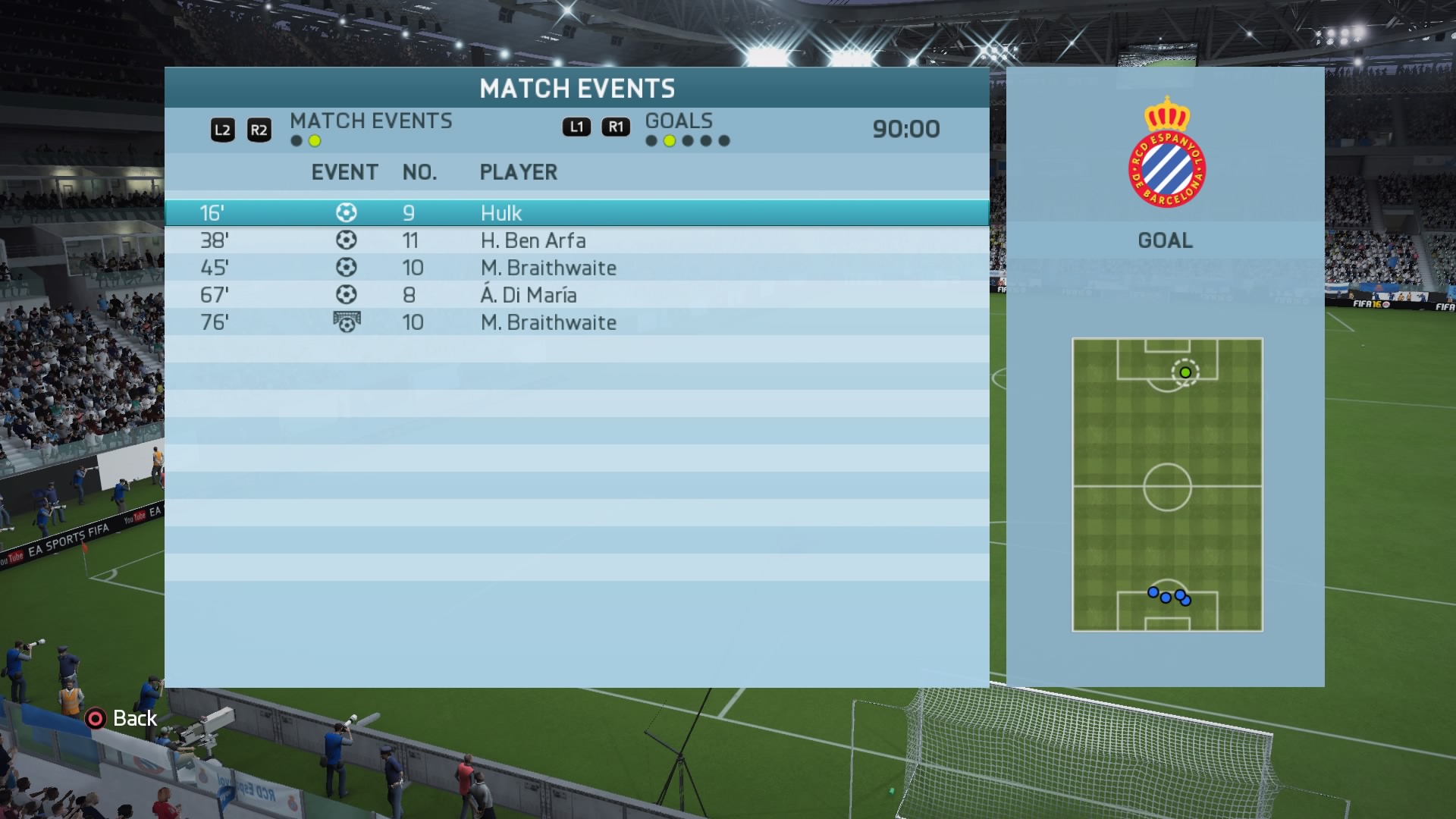Screen dimensions: 1456x819
Task: Highlight Á. Di María's 67' goal
Action: 576,295
